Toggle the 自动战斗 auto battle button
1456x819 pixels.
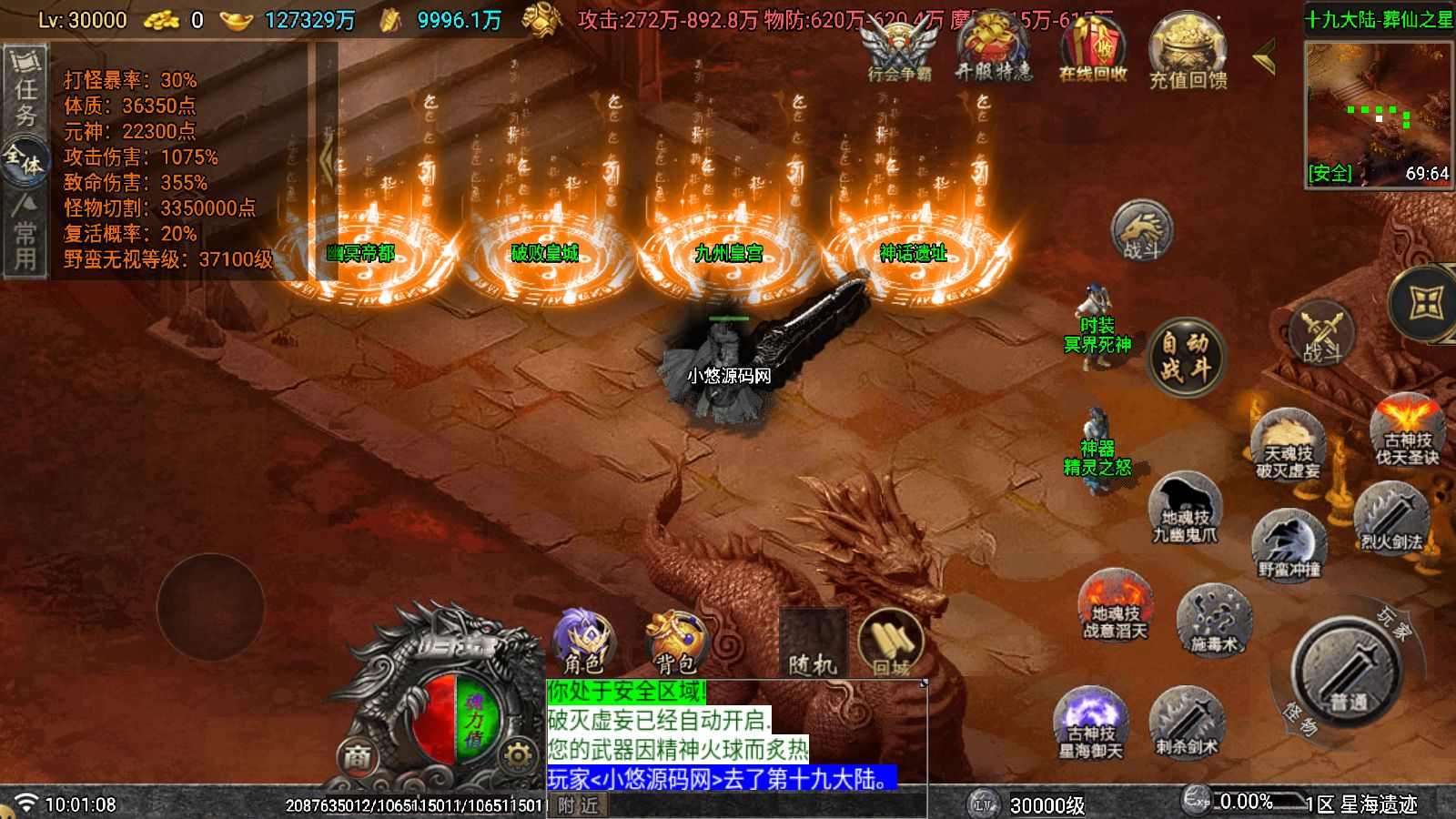[x=1185, y=357]
